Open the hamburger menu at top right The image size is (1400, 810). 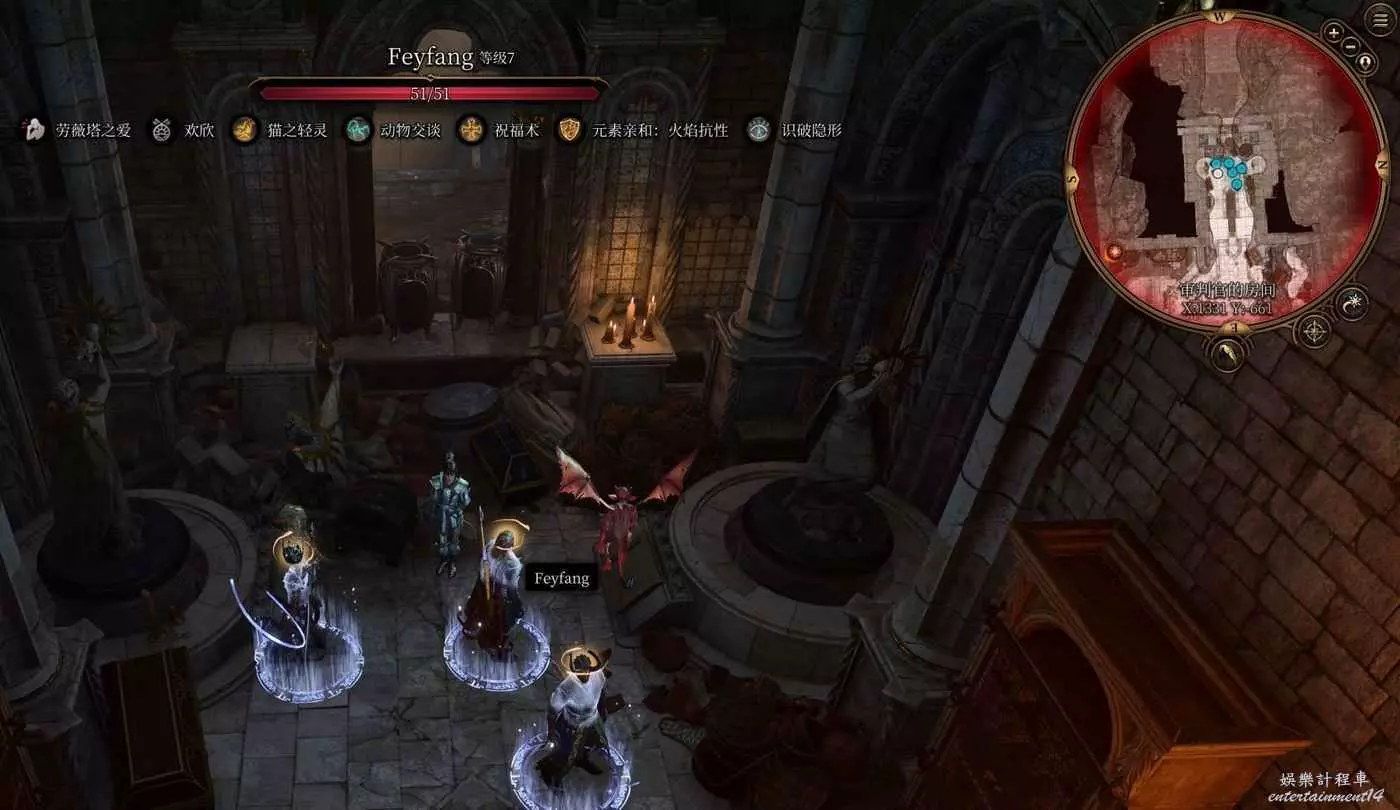(x=1382, y=20)
